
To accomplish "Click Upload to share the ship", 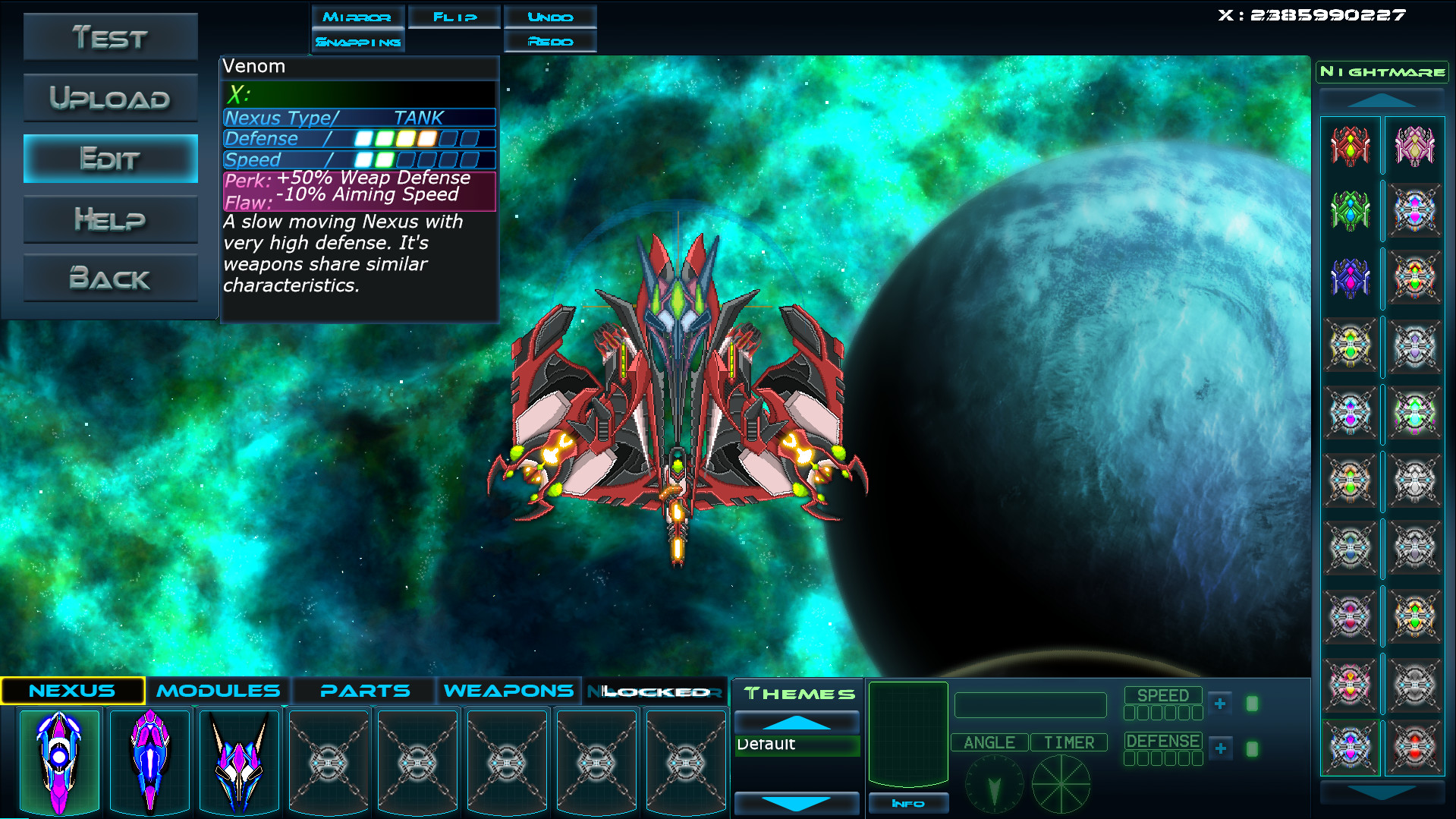I will pos(110,97).
